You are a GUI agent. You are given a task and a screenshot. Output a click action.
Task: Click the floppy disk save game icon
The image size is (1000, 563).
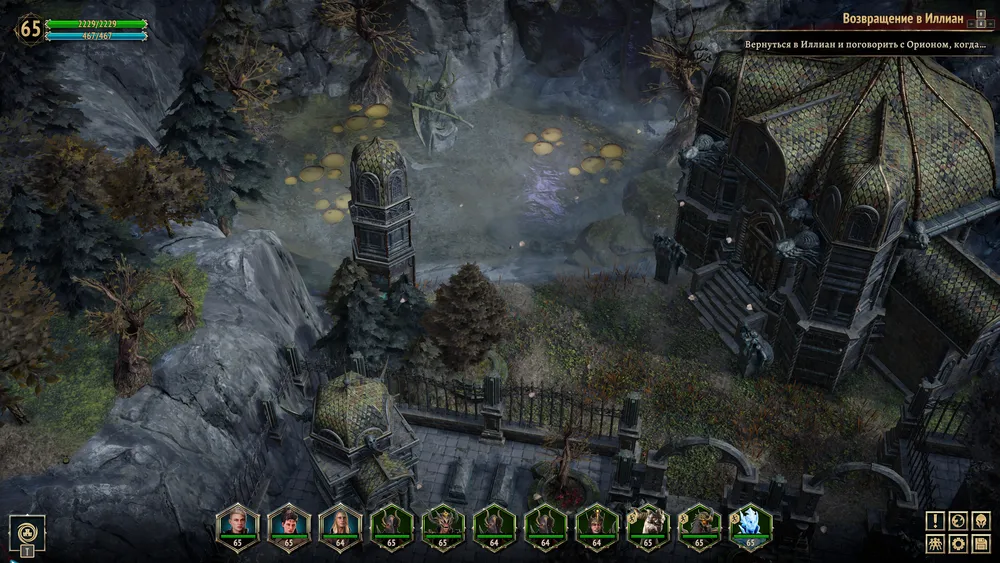[980, 544]
